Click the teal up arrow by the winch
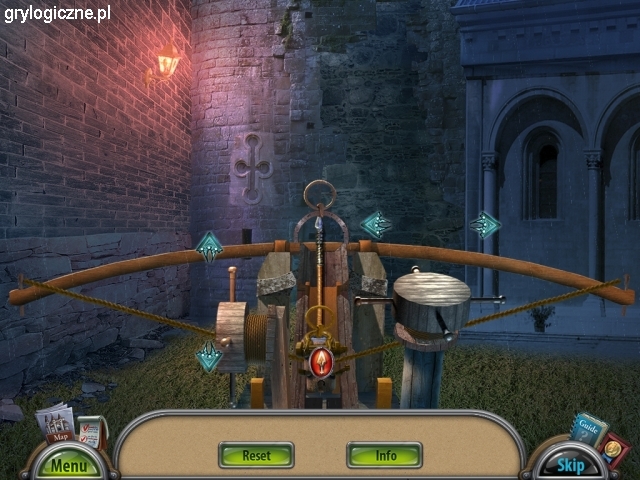 [209, 246]
